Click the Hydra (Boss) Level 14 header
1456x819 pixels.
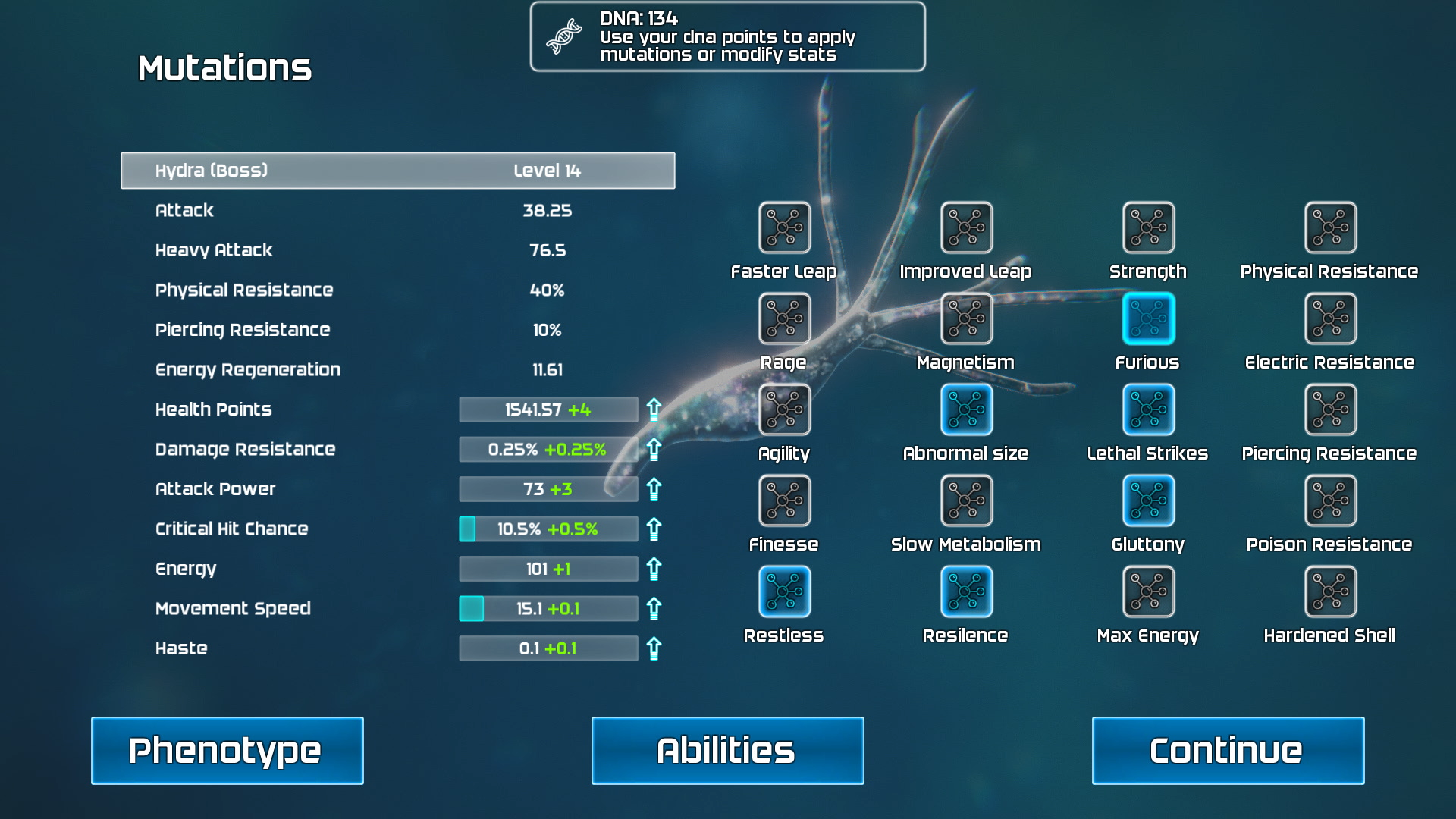tap(397, 171)
